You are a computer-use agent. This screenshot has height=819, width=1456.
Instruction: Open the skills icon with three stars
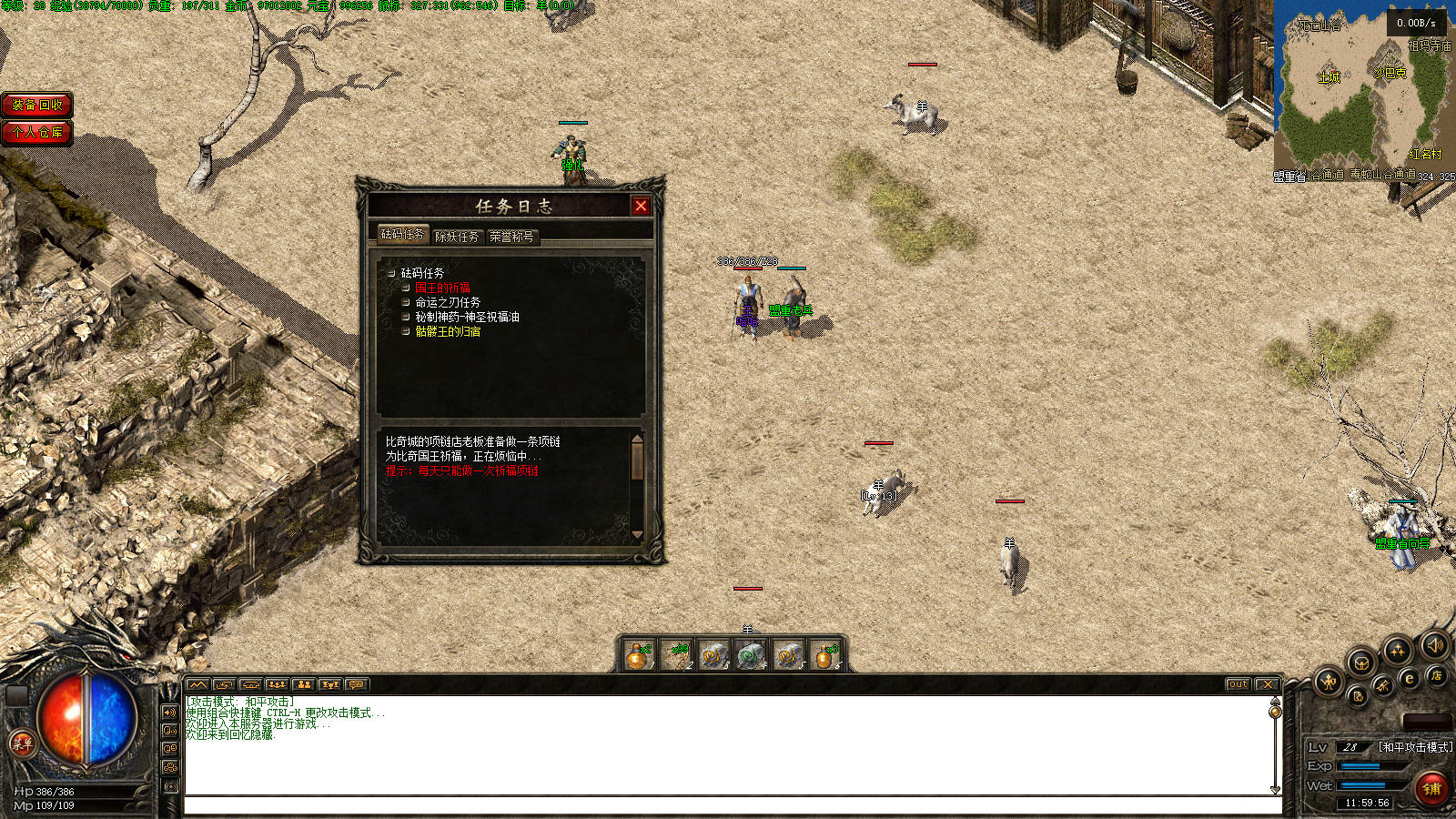click(1397, 650)
